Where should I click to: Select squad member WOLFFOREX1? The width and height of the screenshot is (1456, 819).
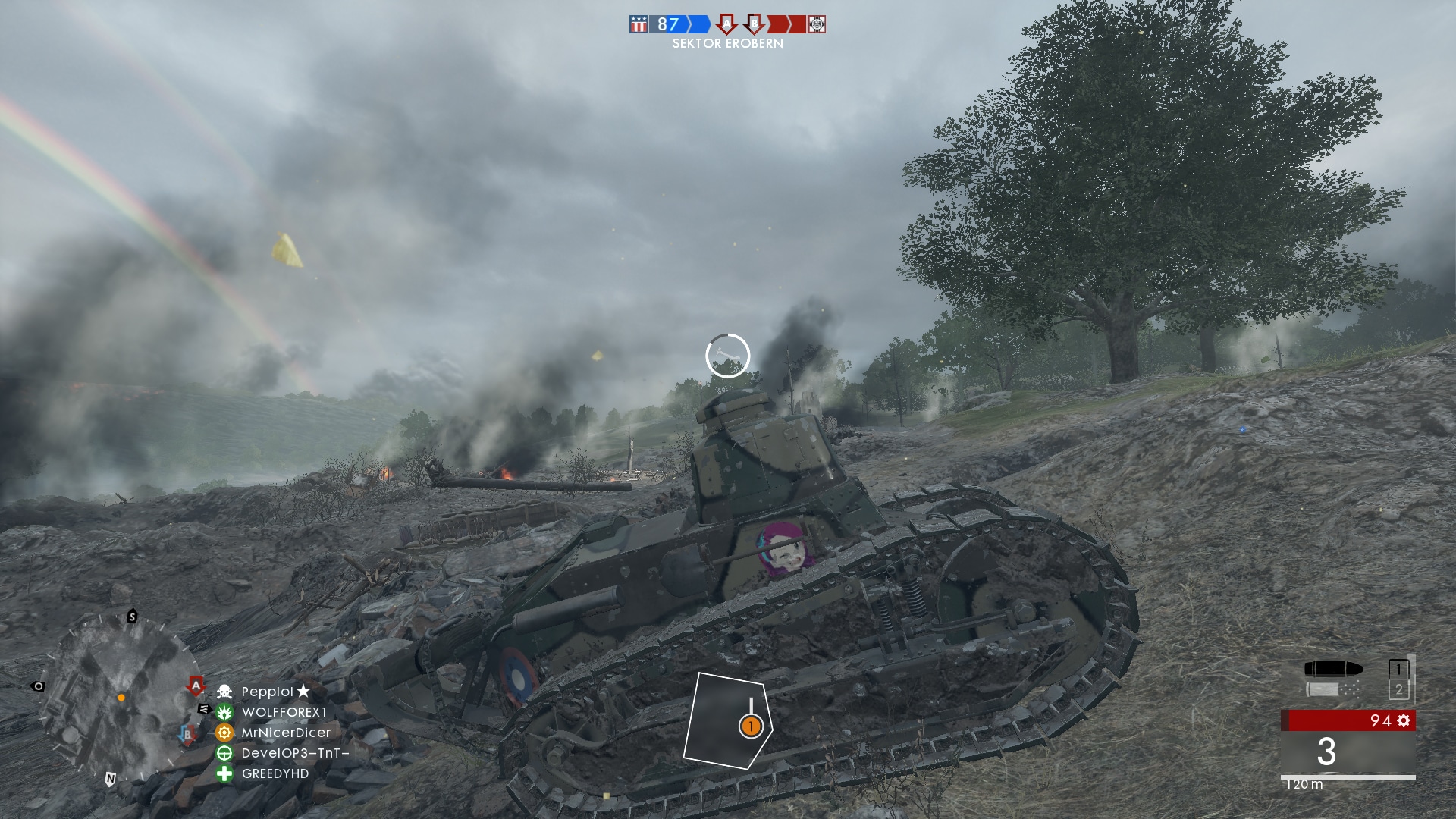pyautogui.click(x=284, y=712)
